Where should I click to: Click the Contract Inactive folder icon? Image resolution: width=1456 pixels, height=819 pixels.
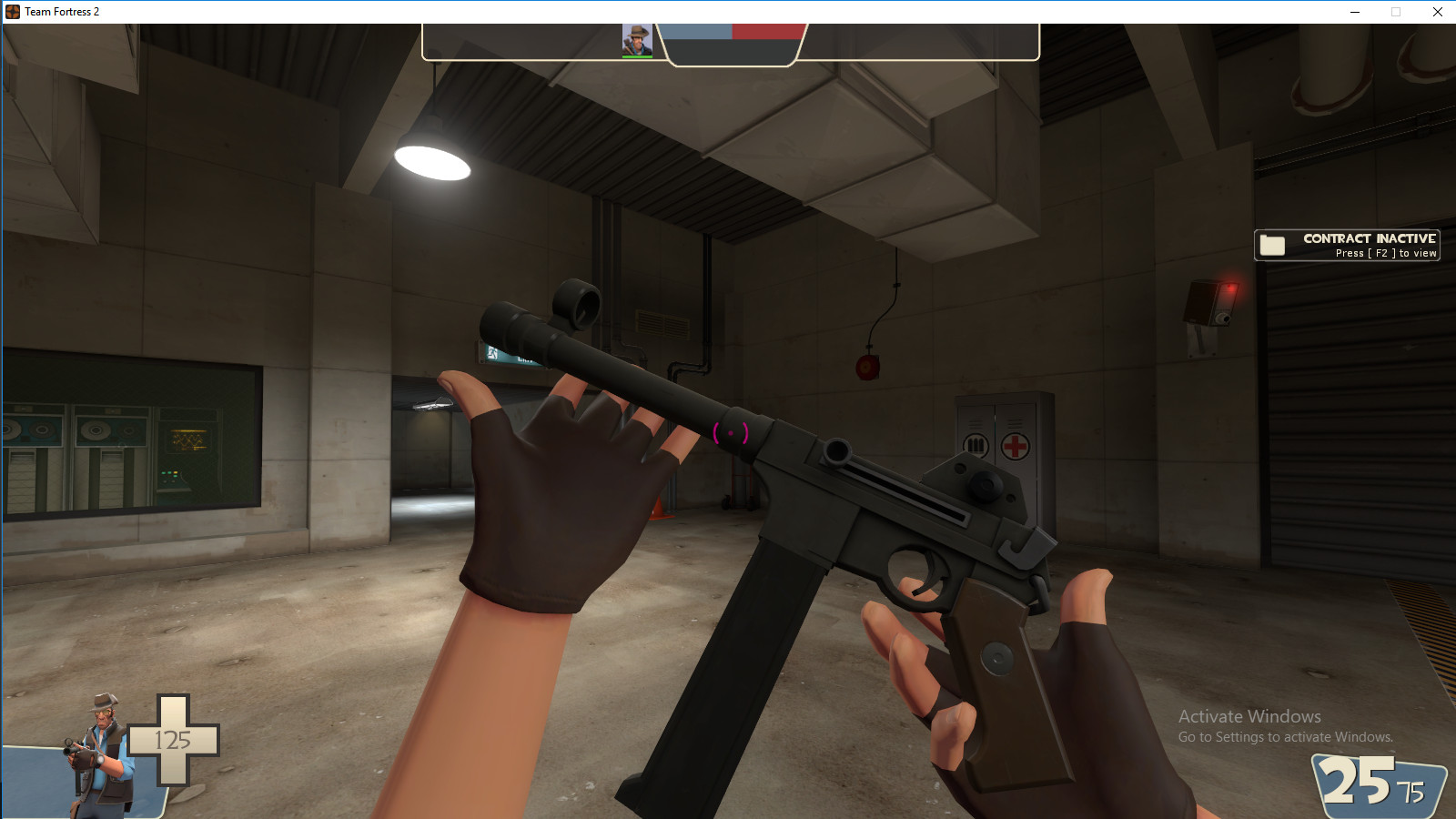tap(1273, 244)
